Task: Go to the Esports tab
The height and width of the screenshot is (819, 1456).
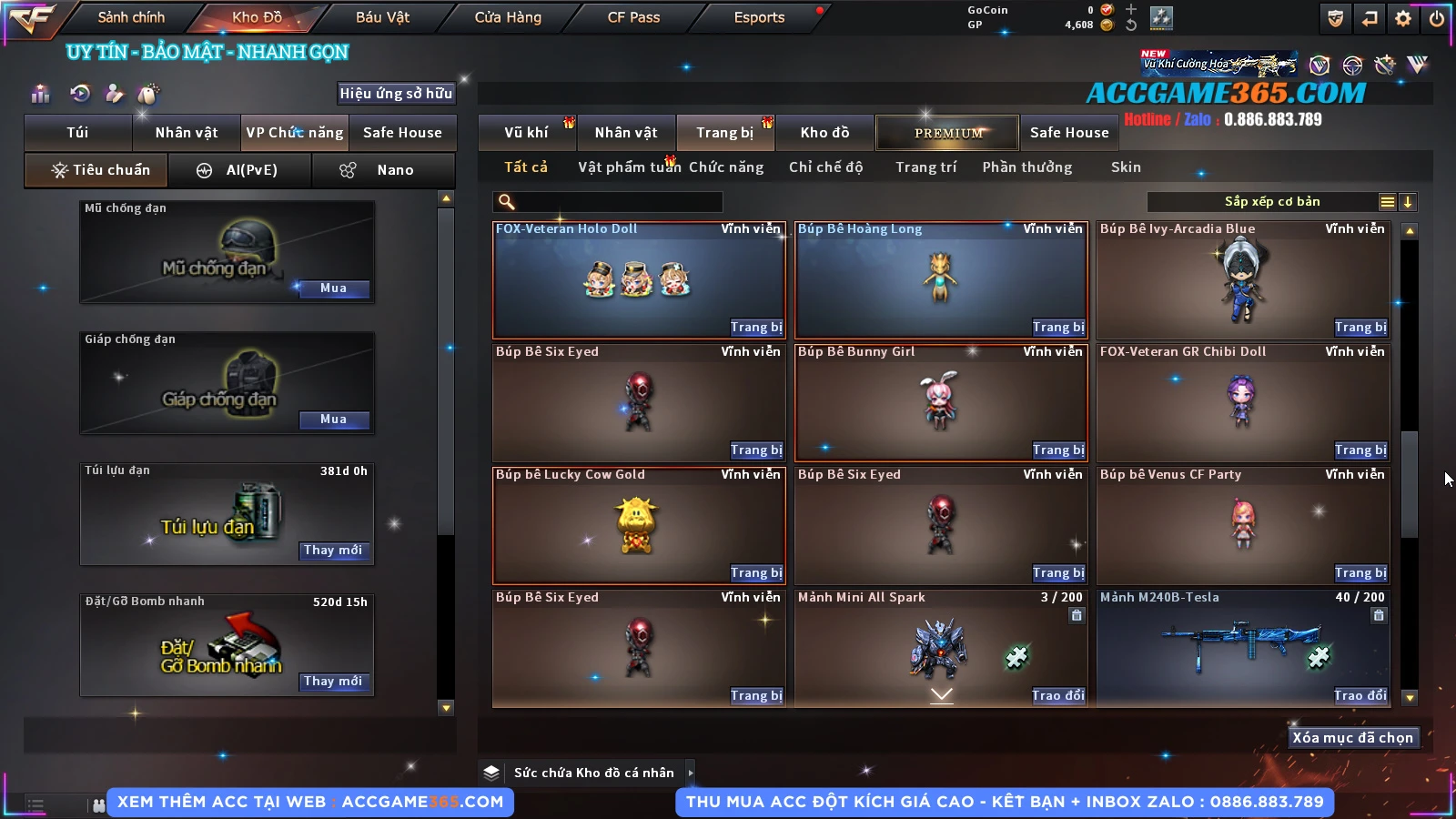Action: point(759,17)
